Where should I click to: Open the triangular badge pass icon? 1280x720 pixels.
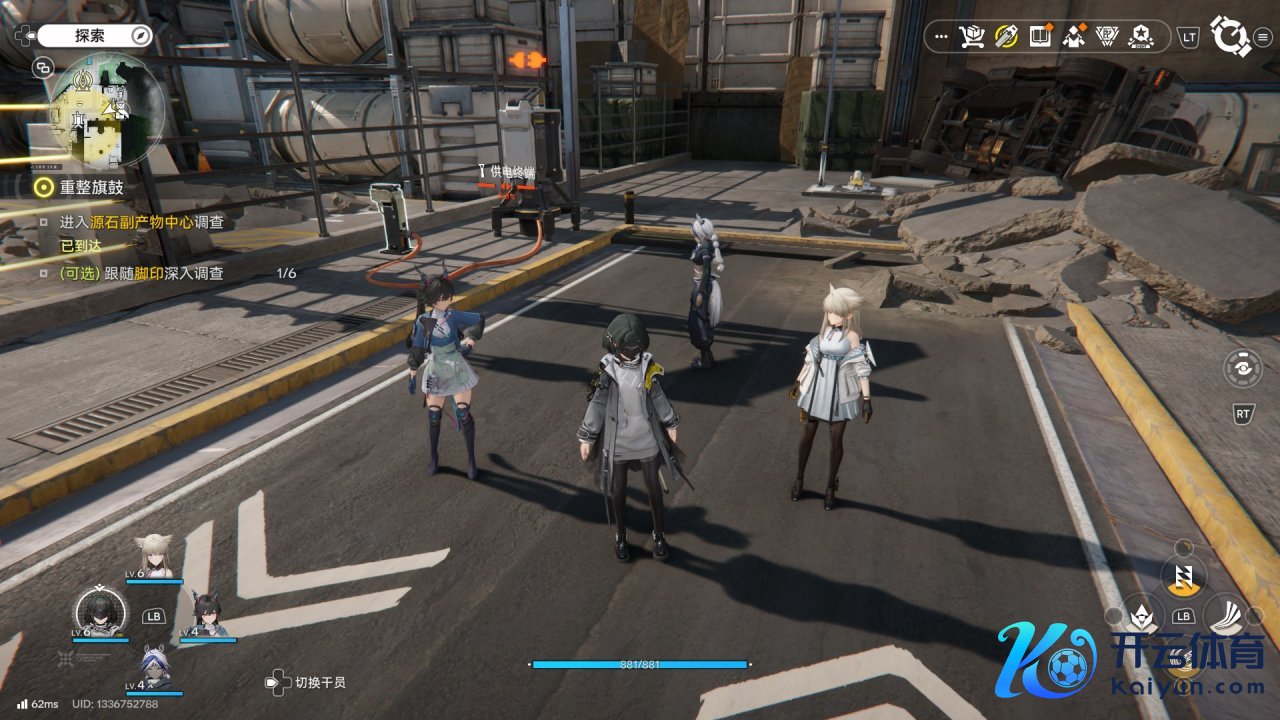[1108, 38]
